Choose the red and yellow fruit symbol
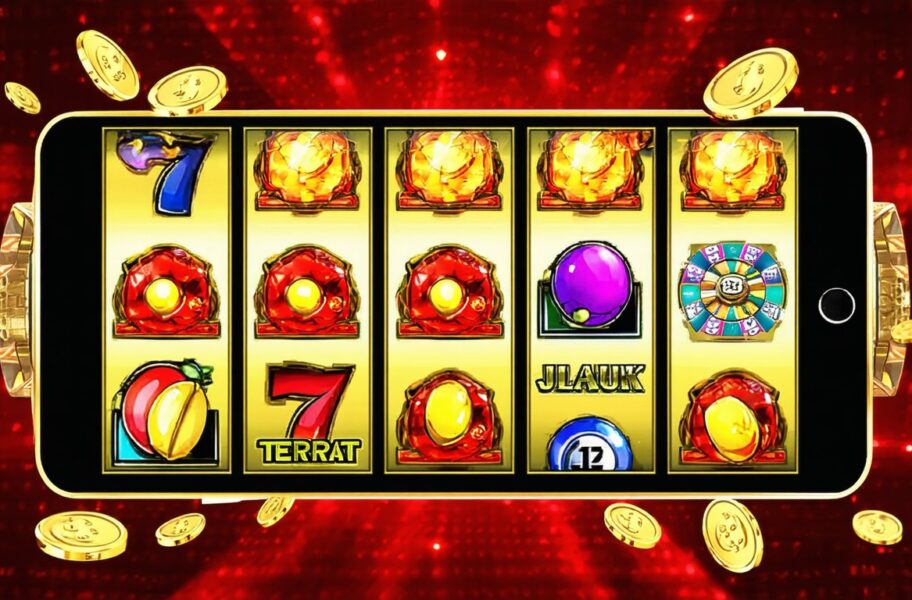The image size is (912, 600). (166, 411)
